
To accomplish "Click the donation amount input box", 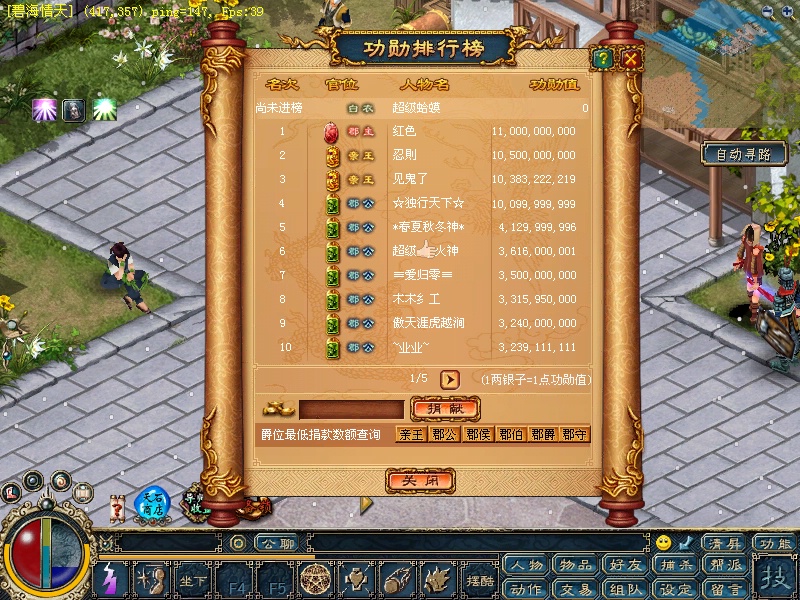I will click(x=351, y=409).
